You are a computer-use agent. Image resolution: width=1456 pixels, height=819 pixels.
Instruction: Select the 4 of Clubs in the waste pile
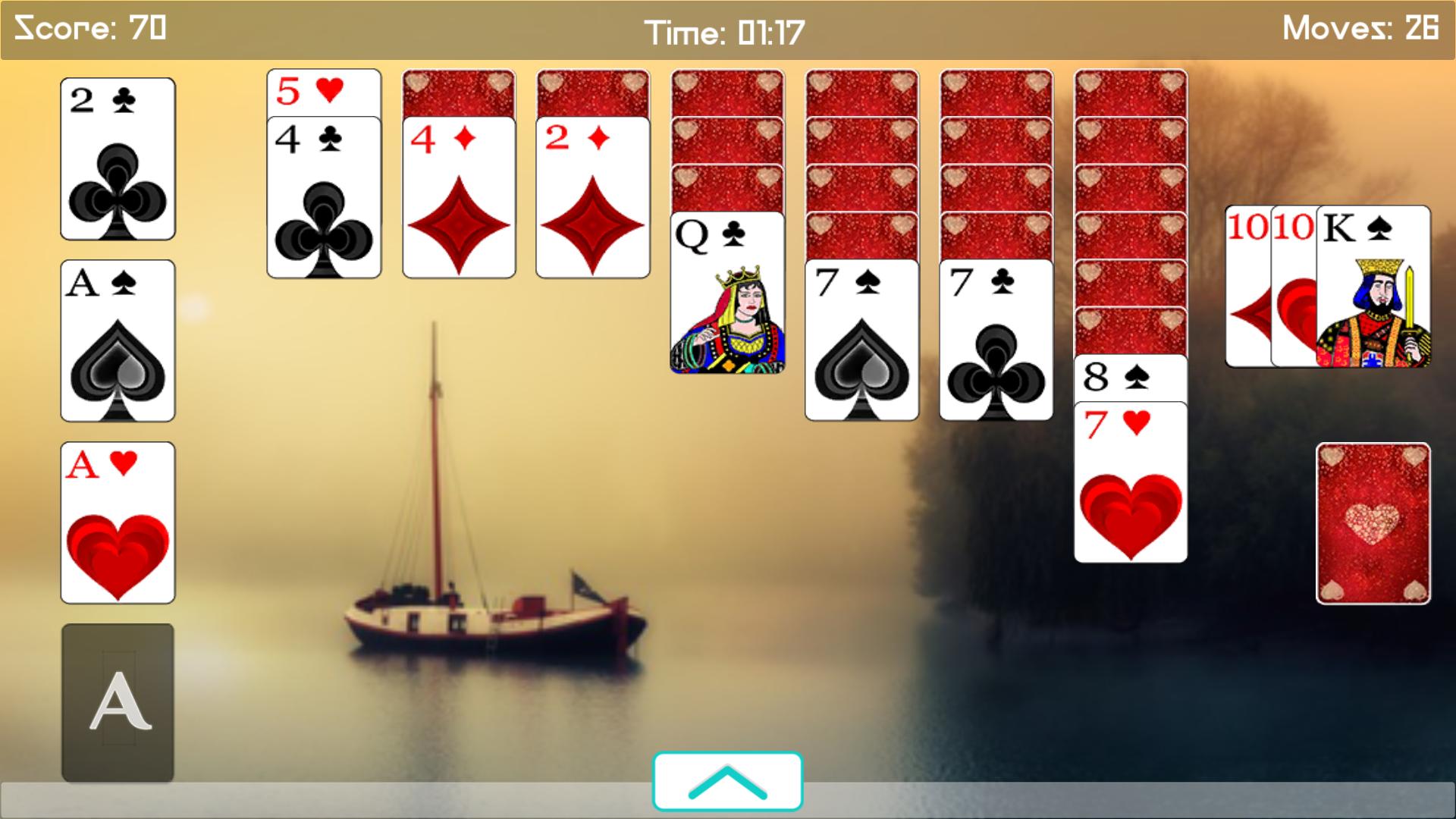coord(322,197)
